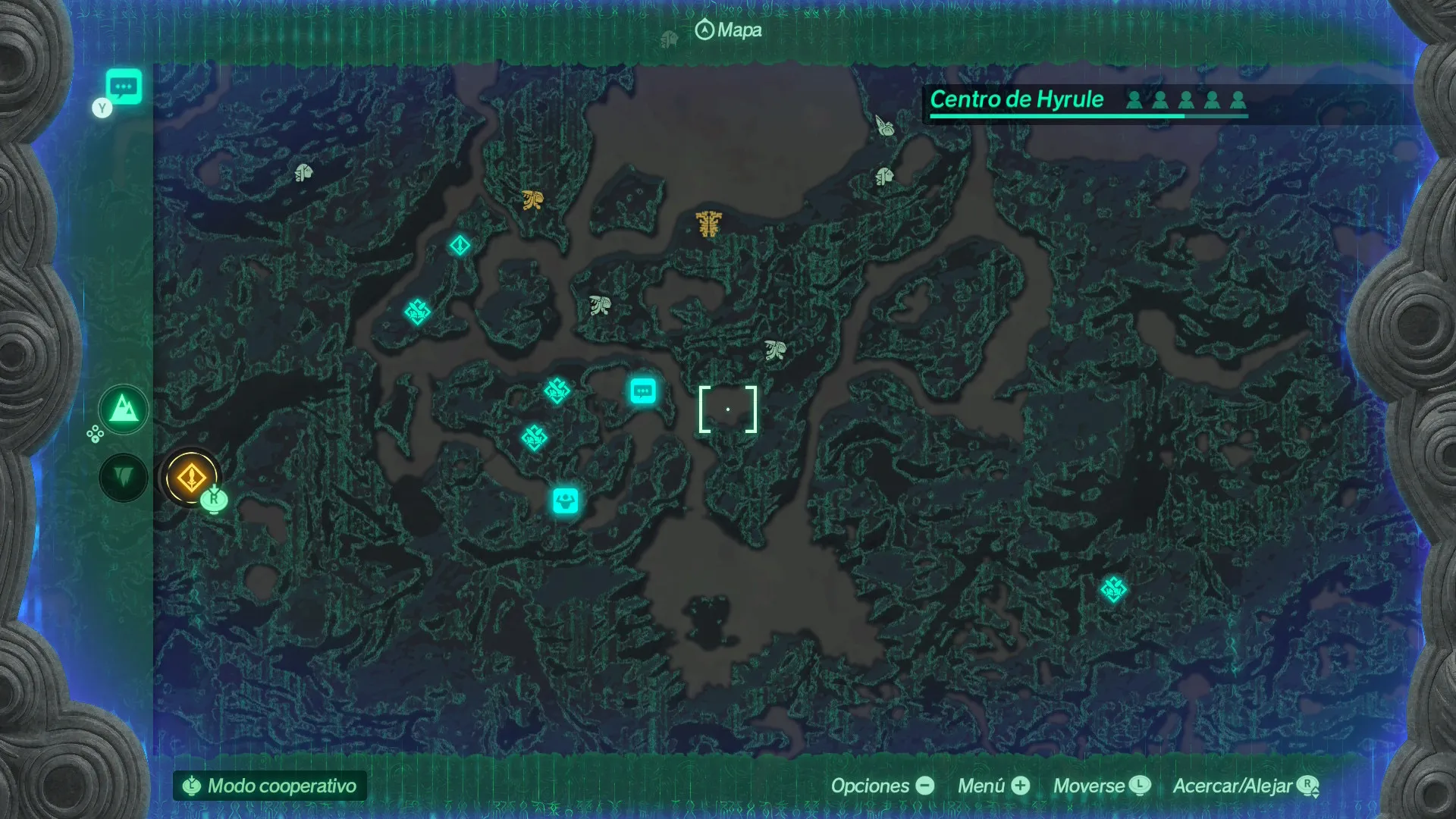
Task: Select the dark depths layer button
Action: (124, 478)
